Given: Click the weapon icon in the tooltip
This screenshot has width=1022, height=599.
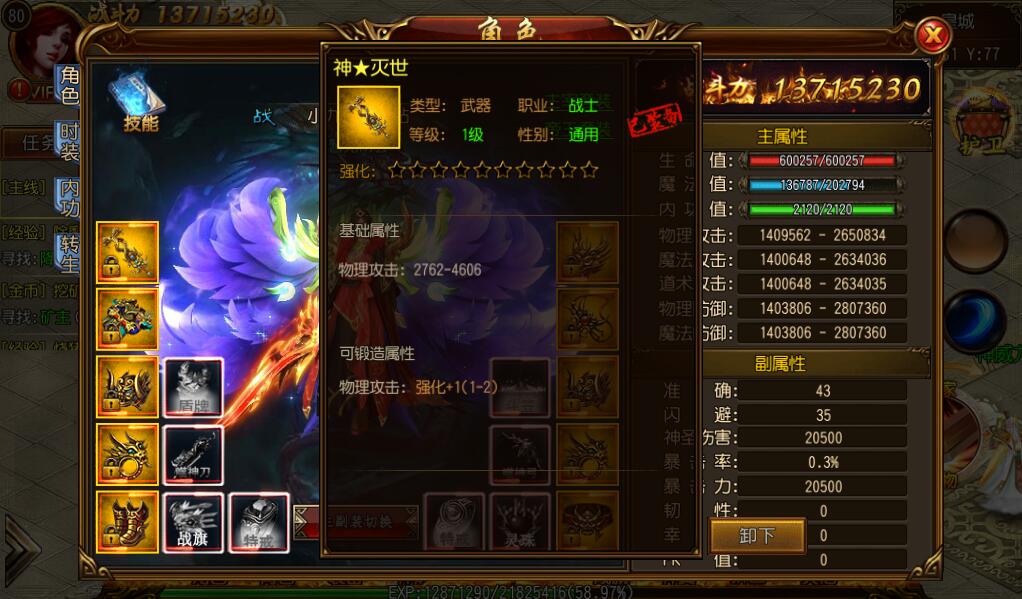Looking at the screenshot, I should [368, 118].
